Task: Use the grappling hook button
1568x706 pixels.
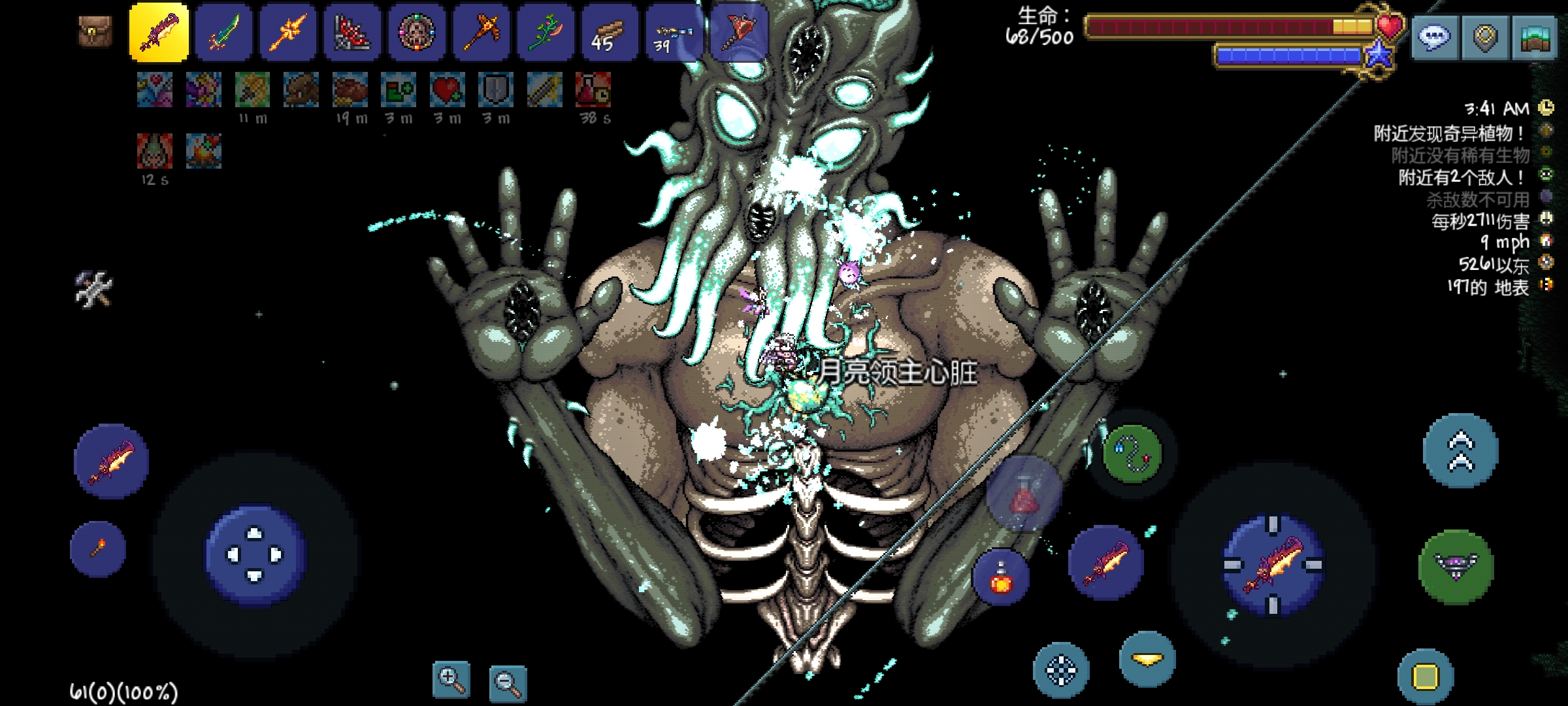Action: pyautogui.click(x=1133, y=453)
